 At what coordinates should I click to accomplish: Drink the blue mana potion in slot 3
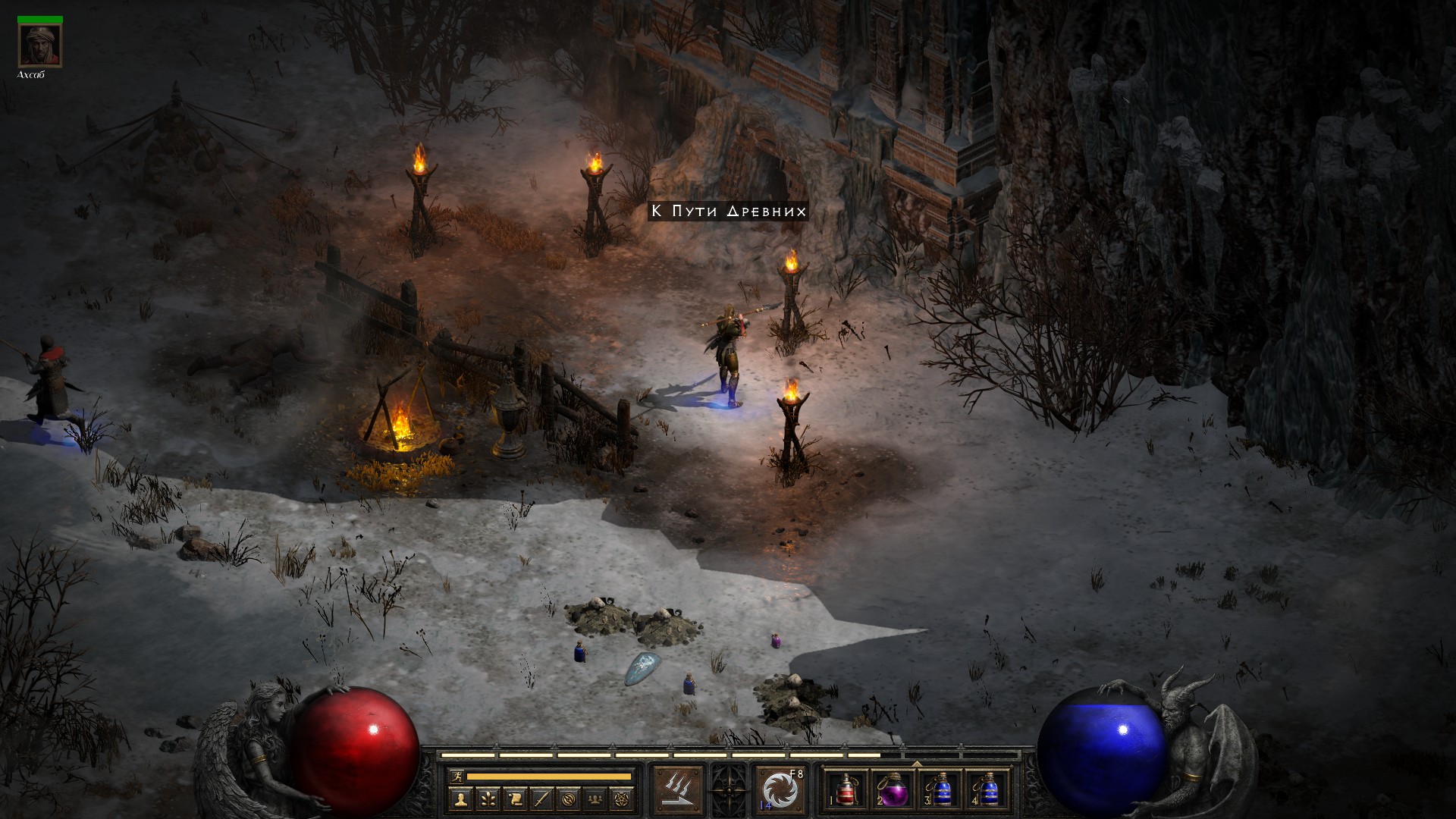[x=940, y=790]
